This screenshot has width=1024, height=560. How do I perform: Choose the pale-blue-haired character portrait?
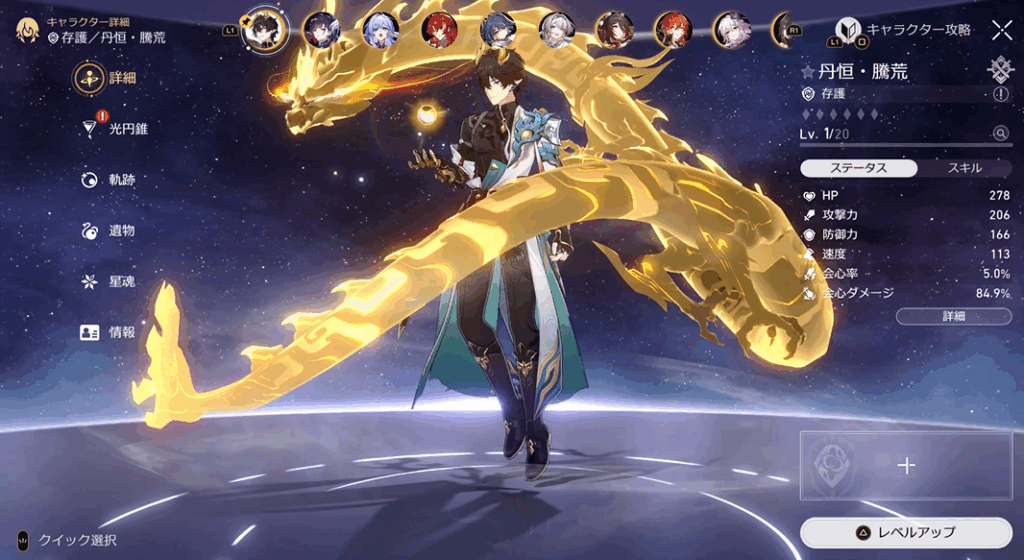pos(380,30)
